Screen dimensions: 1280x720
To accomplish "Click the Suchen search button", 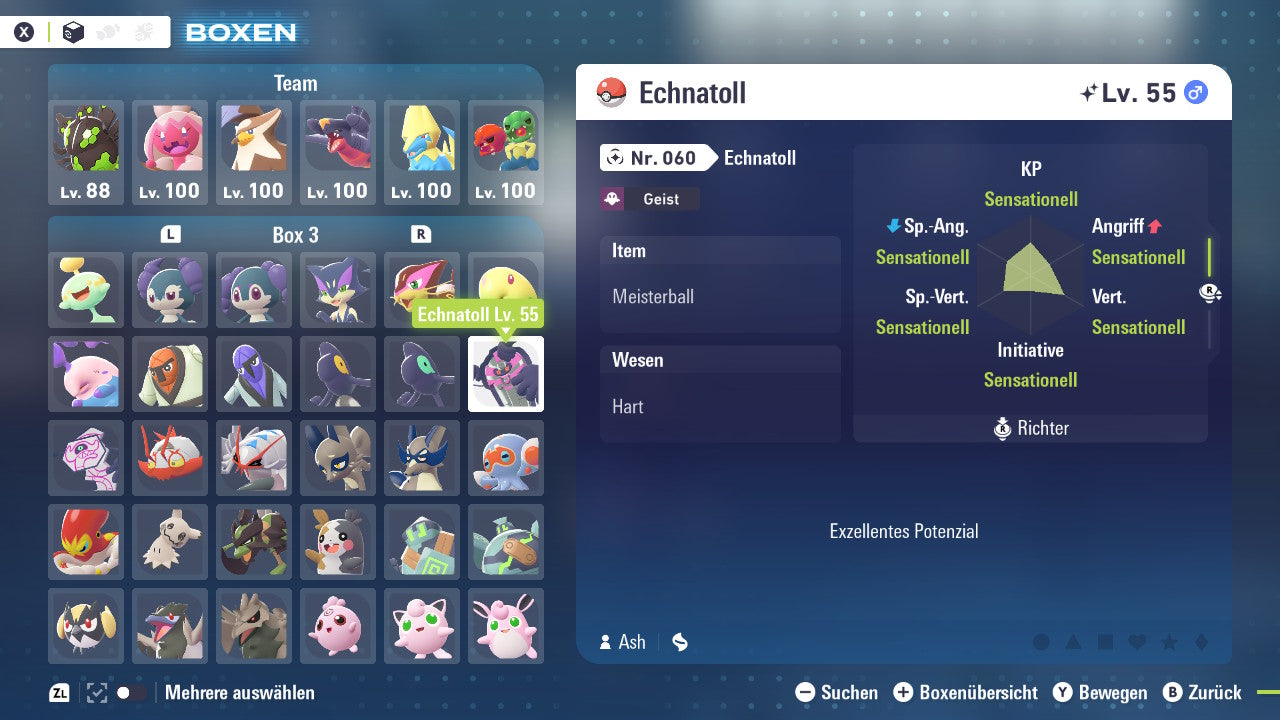I will (x=836, y=692).
